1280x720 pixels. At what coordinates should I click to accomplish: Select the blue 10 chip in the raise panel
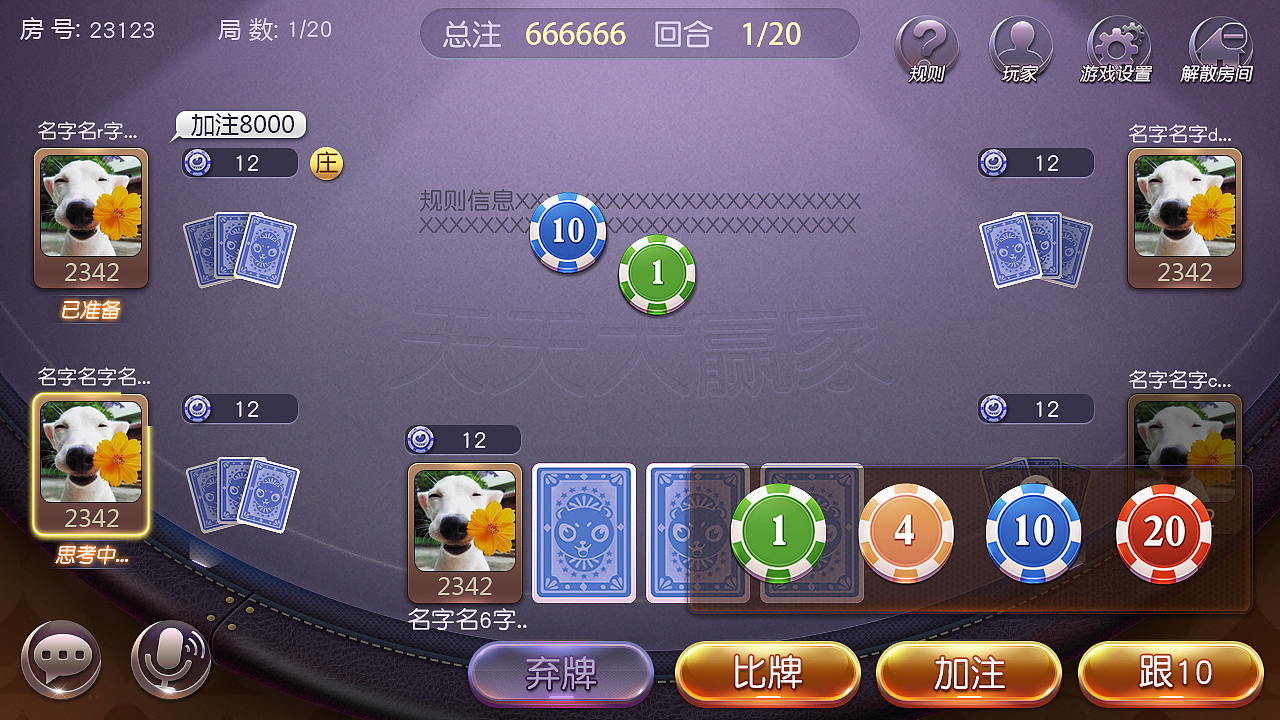click(x=1033, y=532)
